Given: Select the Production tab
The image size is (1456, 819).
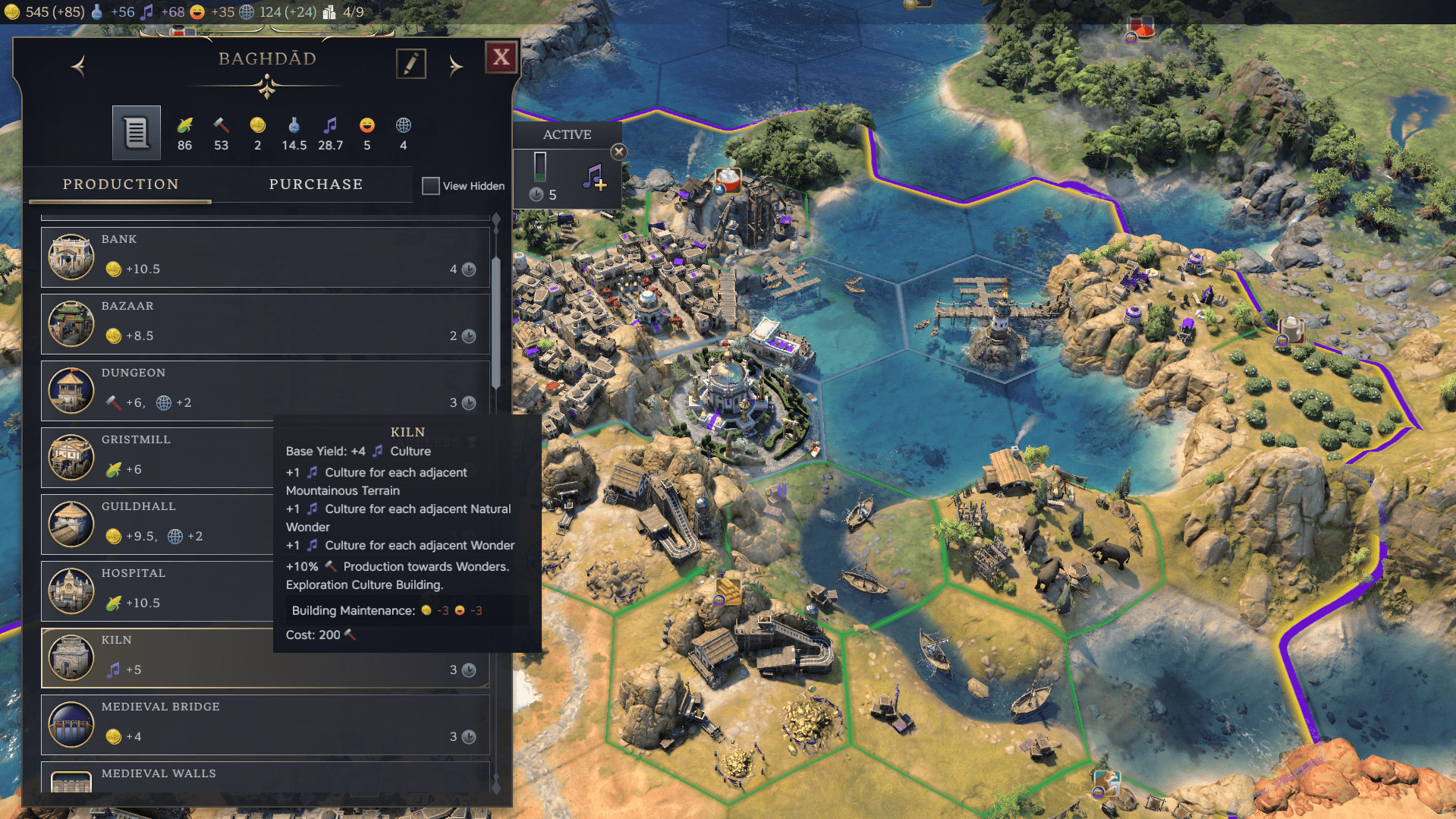Looking at the screenshot, I should (x=121, y=184).
